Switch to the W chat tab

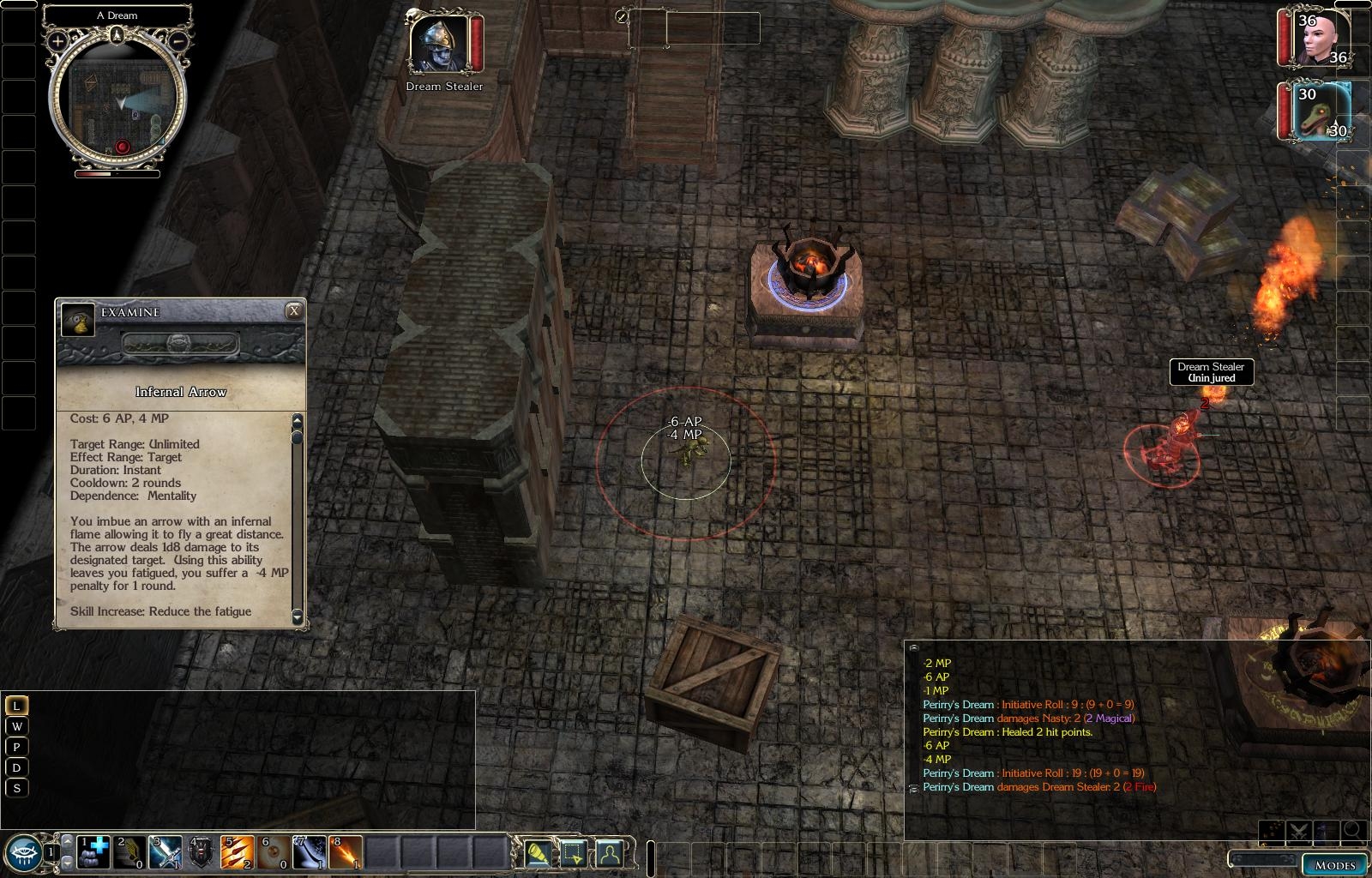point(16,726)
